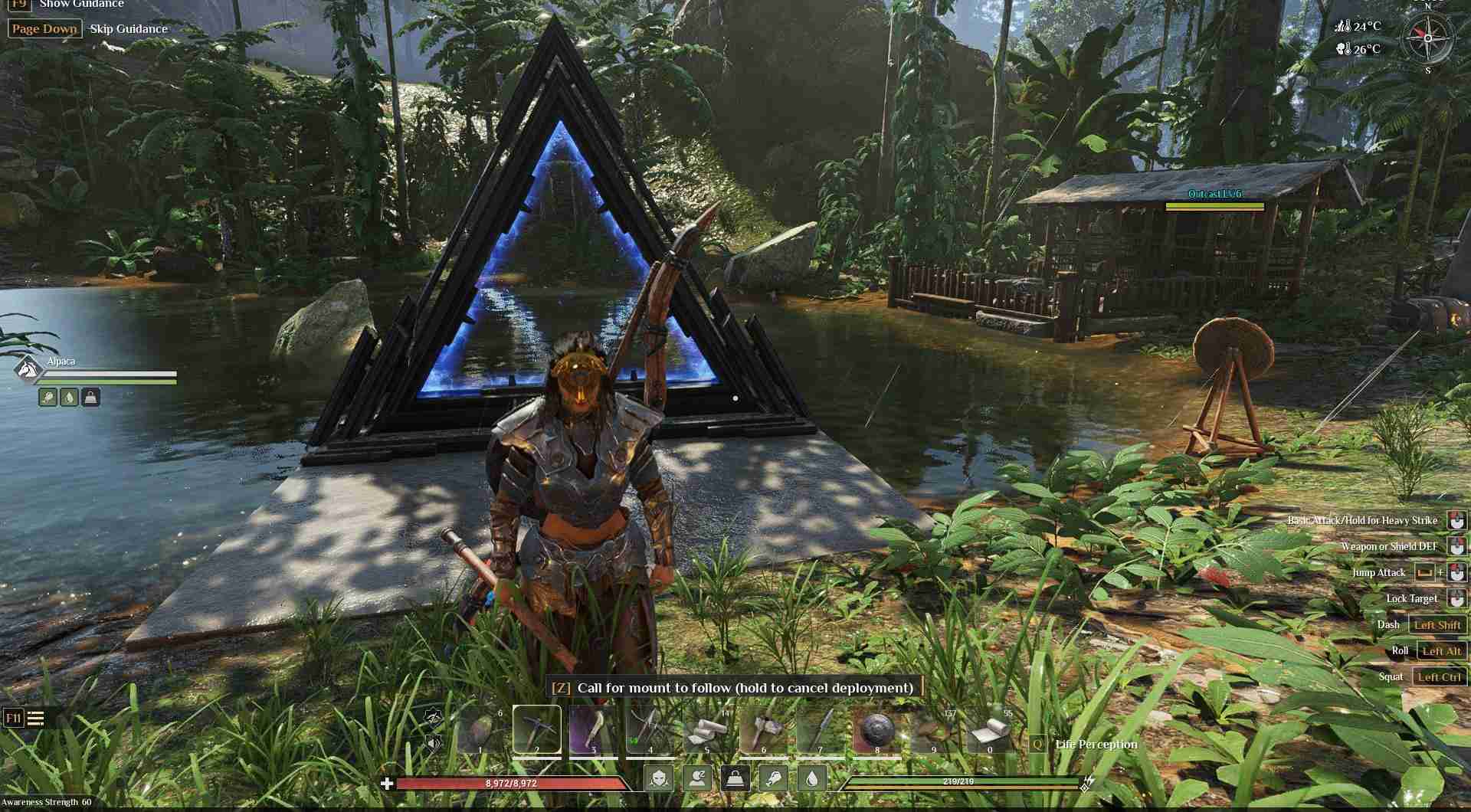Click the masked face status icon
The width and height of the screenshot is (1471, 812).
659,778
